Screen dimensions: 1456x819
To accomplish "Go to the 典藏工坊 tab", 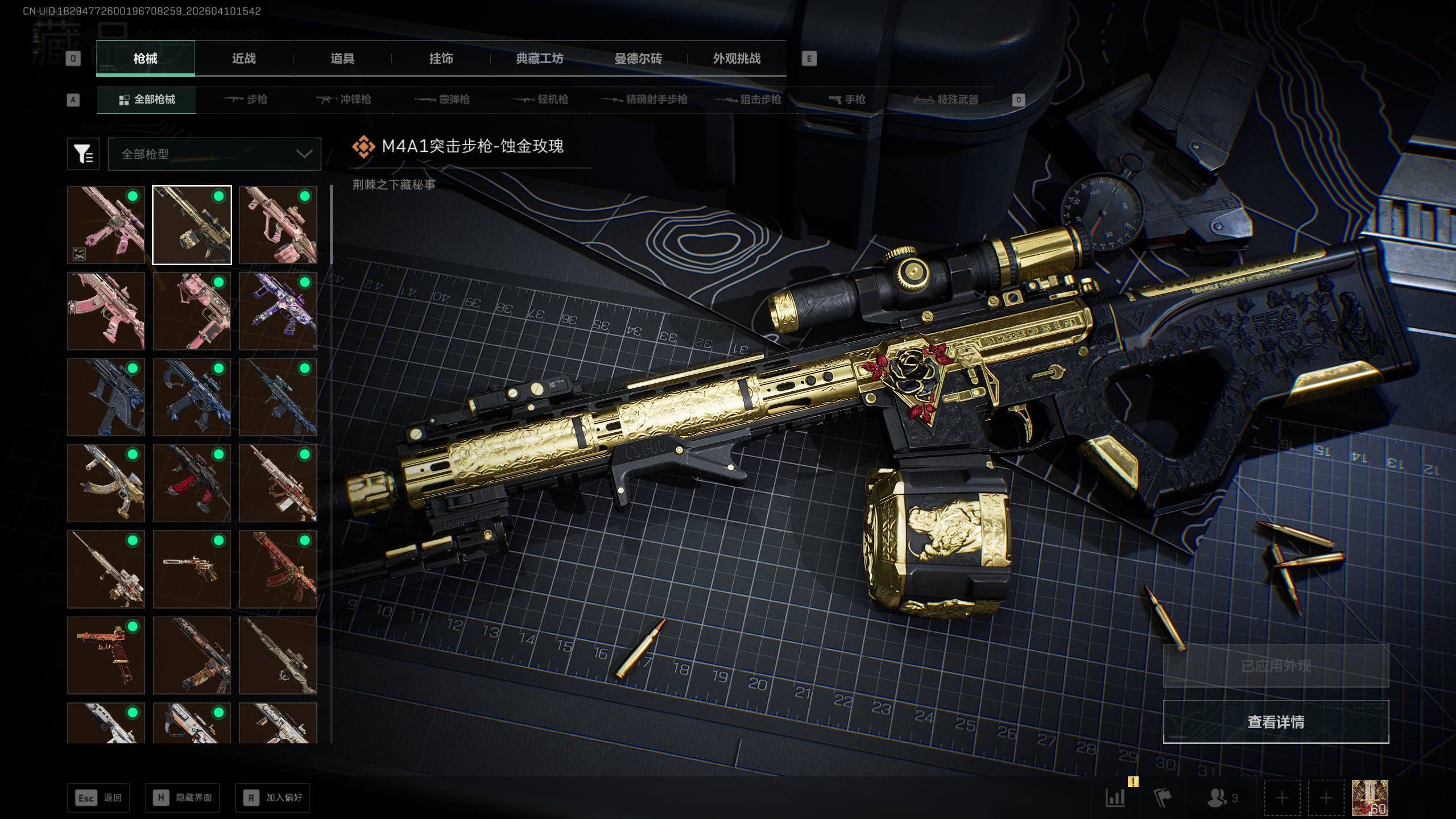I will pyautogui.click(x=539, y=59).
